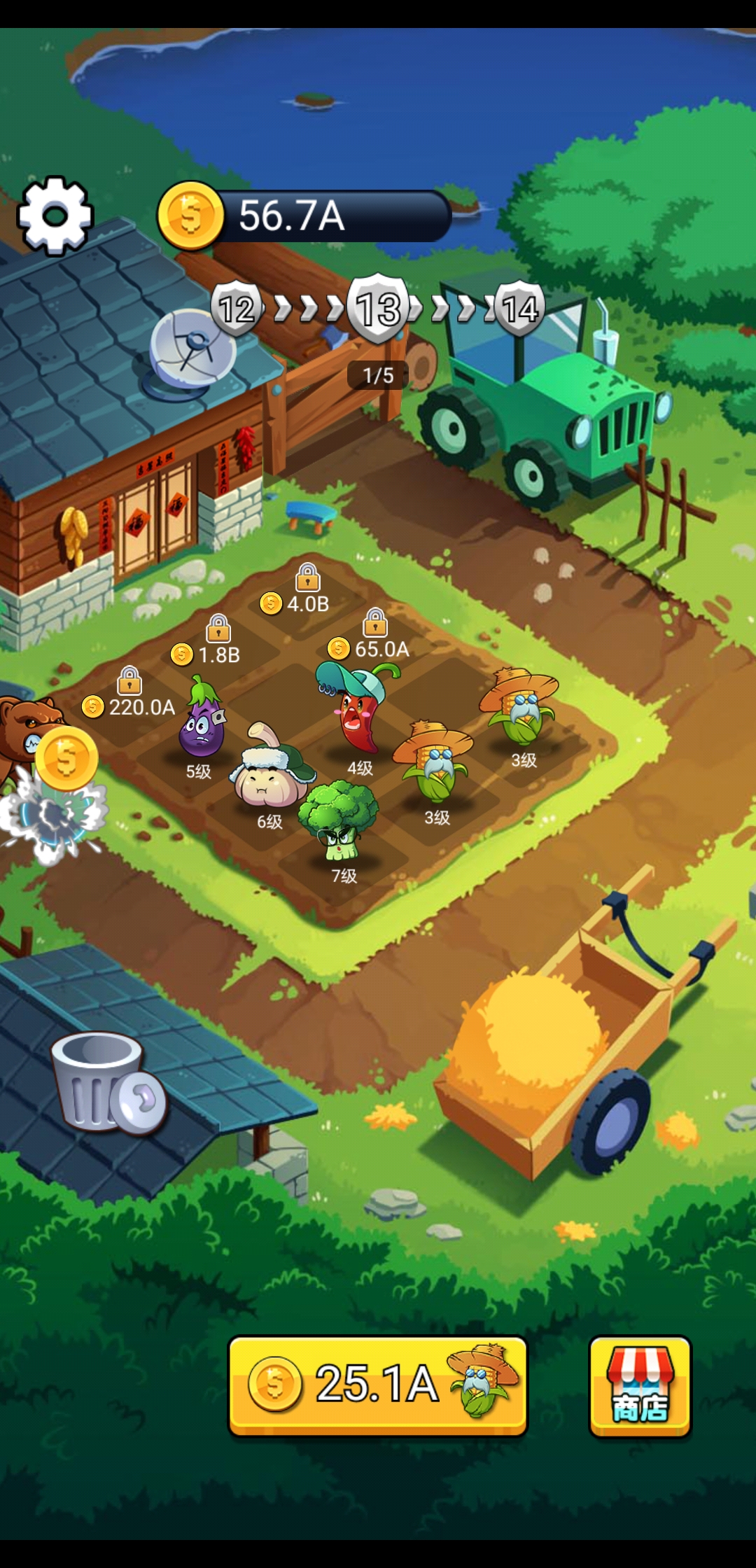The height and width of the screenshot is (1568, 756).
Task: Select the level 7 broccoli
Action: [x=339, y=822]
